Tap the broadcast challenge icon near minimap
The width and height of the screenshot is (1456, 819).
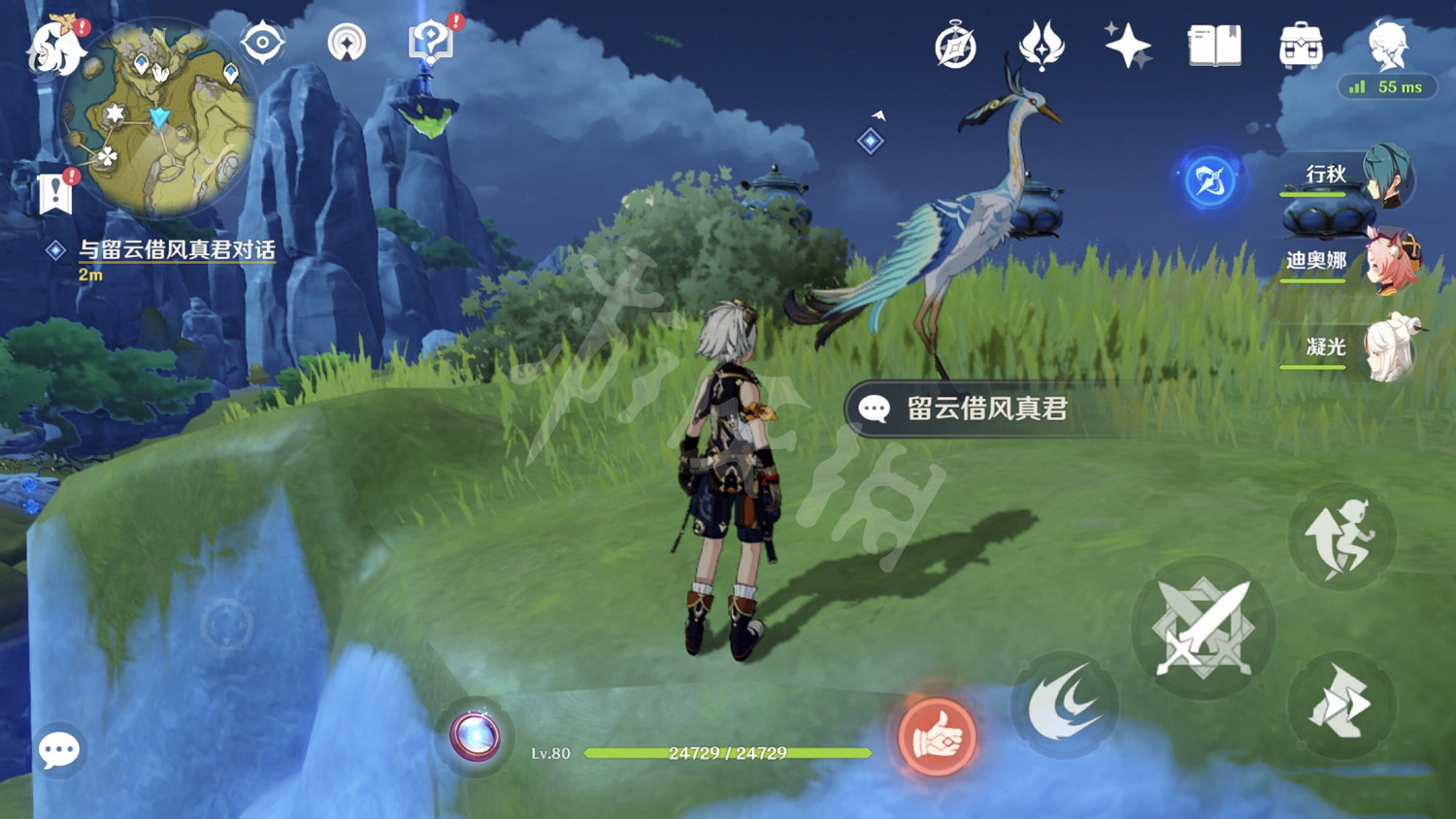(x=349, y=41)
